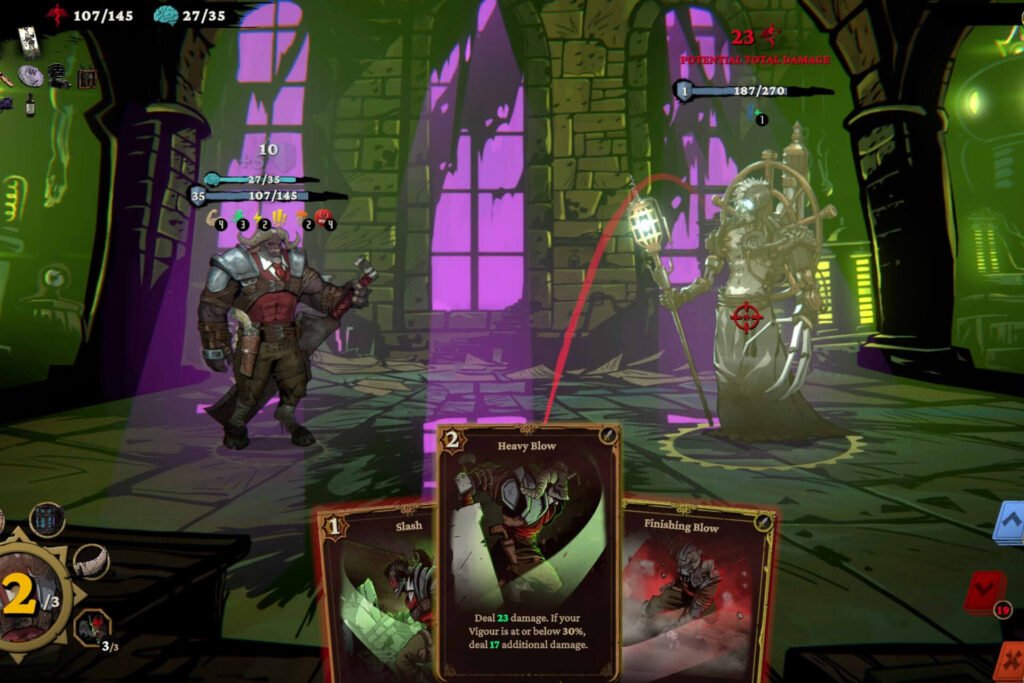Select the dark potion bottle item
The width and height of the screenshot is (1024, 683).
(x=30, y=104)
